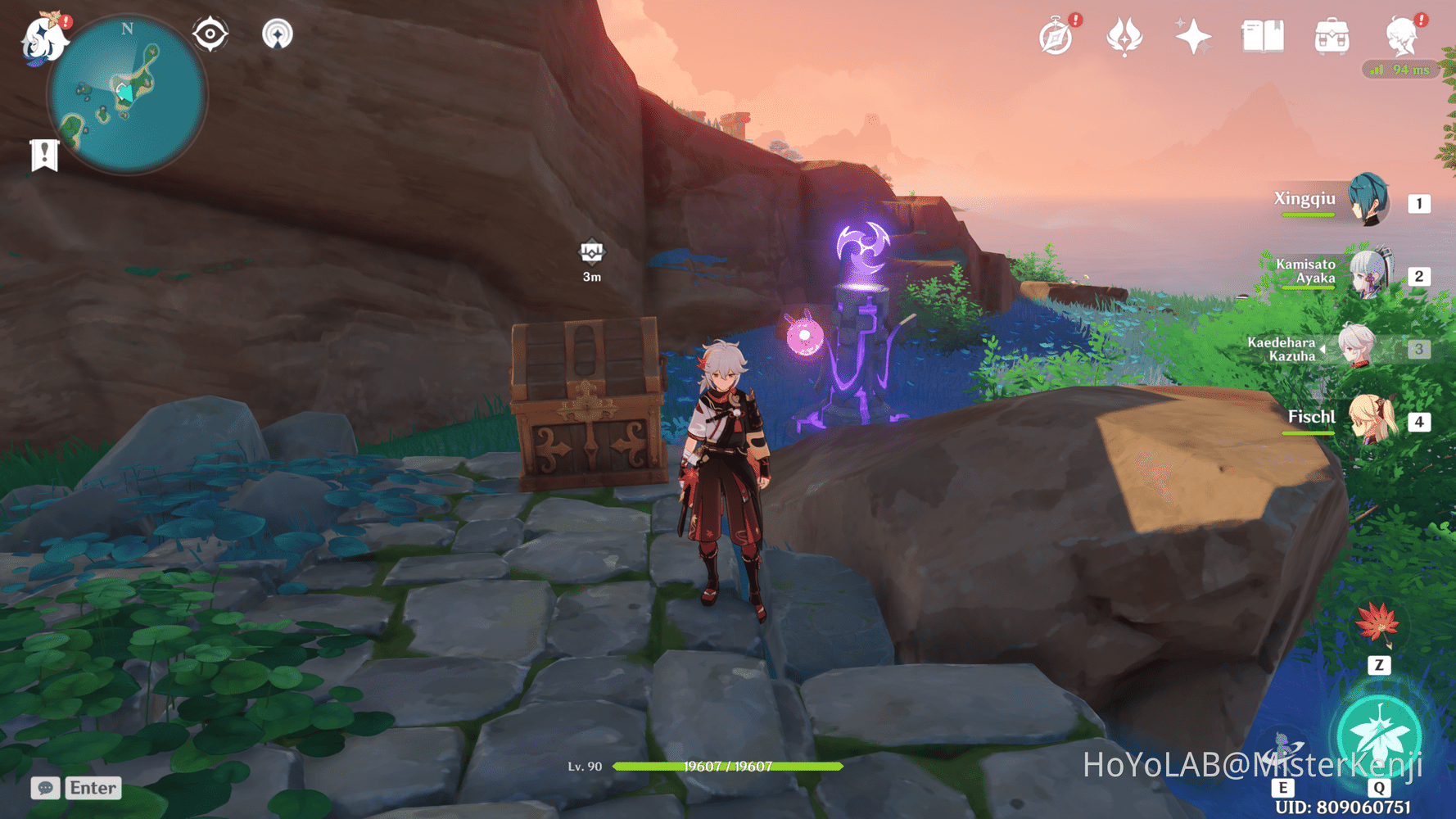Open the Archive book
This screenshot has height=819, width=1456.
tap(1262, 34)
